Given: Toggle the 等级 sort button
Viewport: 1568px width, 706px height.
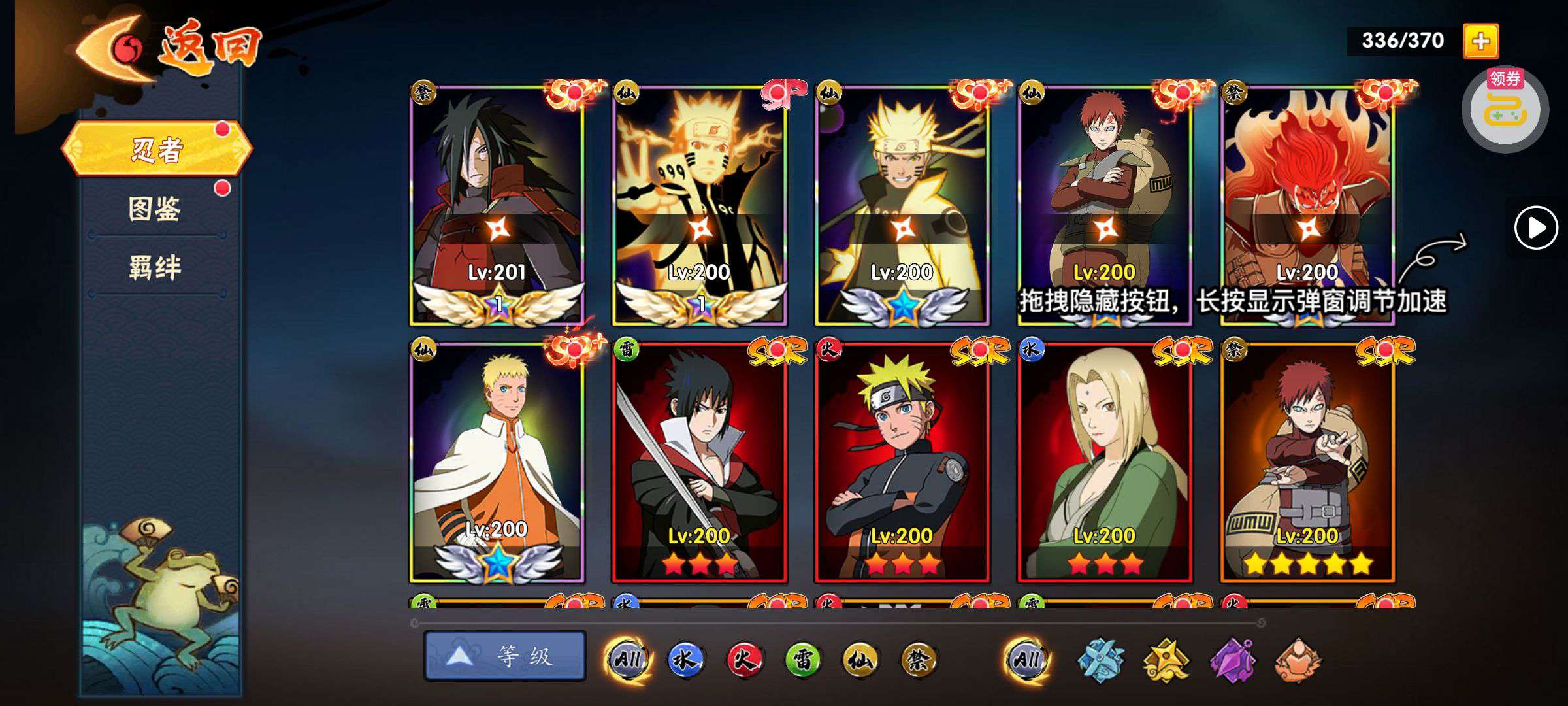Looking at the screenshot, I should pos(504,656).
